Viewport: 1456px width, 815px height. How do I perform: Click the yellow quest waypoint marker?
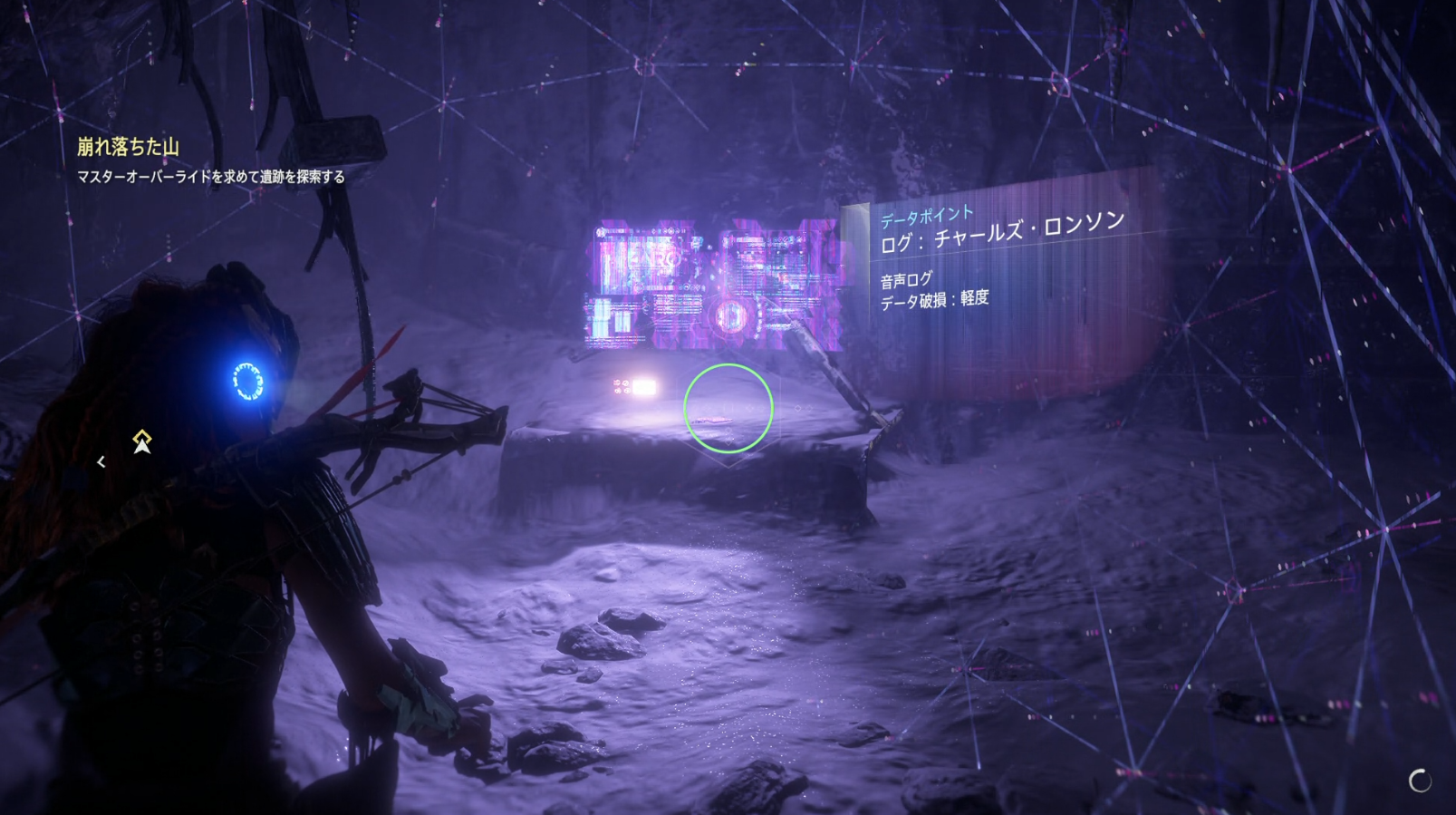(x=142, y=441)
